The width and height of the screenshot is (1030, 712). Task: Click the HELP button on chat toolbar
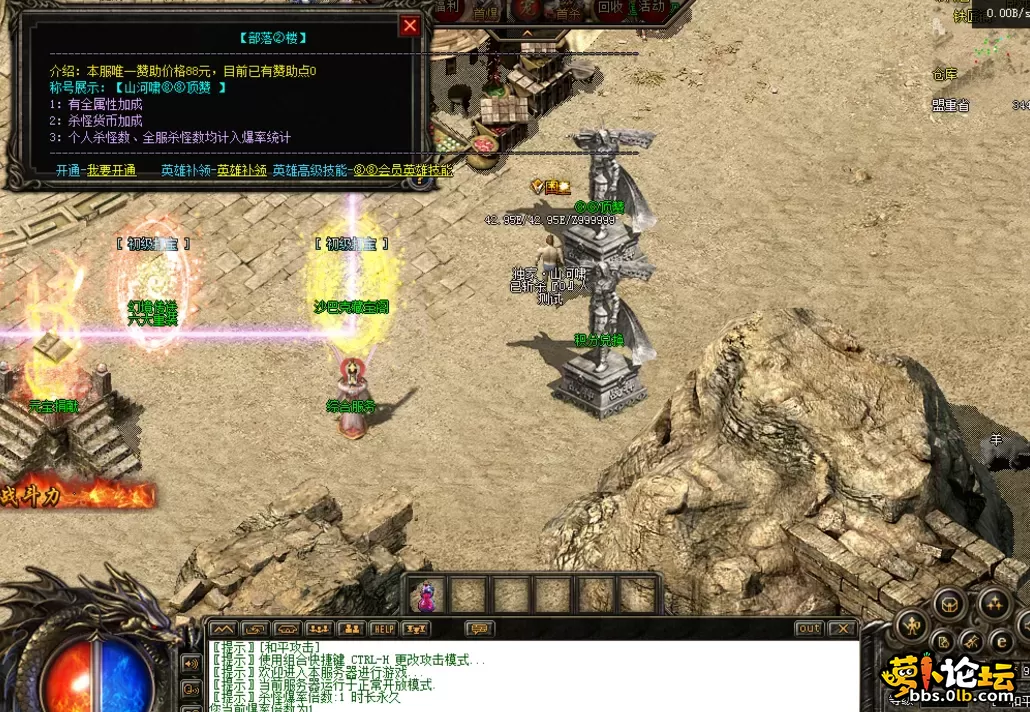pyautogui.click(x=383, y=629)
